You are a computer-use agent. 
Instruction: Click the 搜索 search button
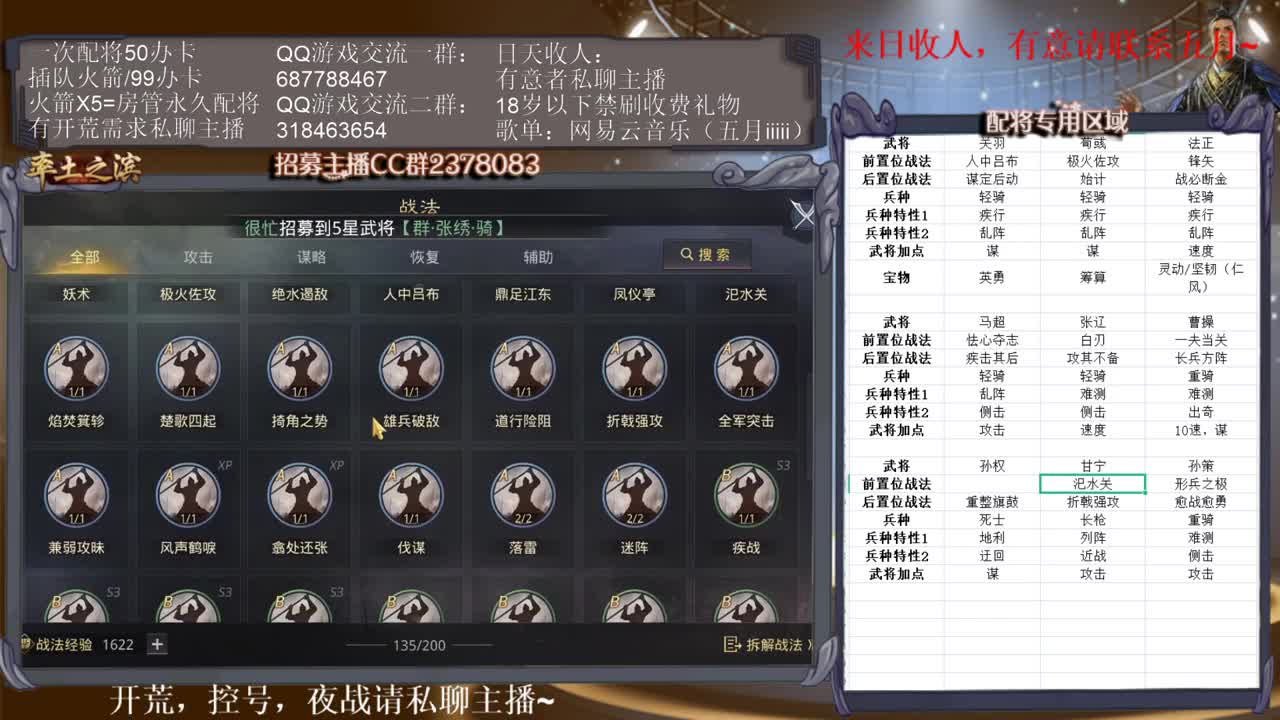pyautogui.click(x=708, y=255)
